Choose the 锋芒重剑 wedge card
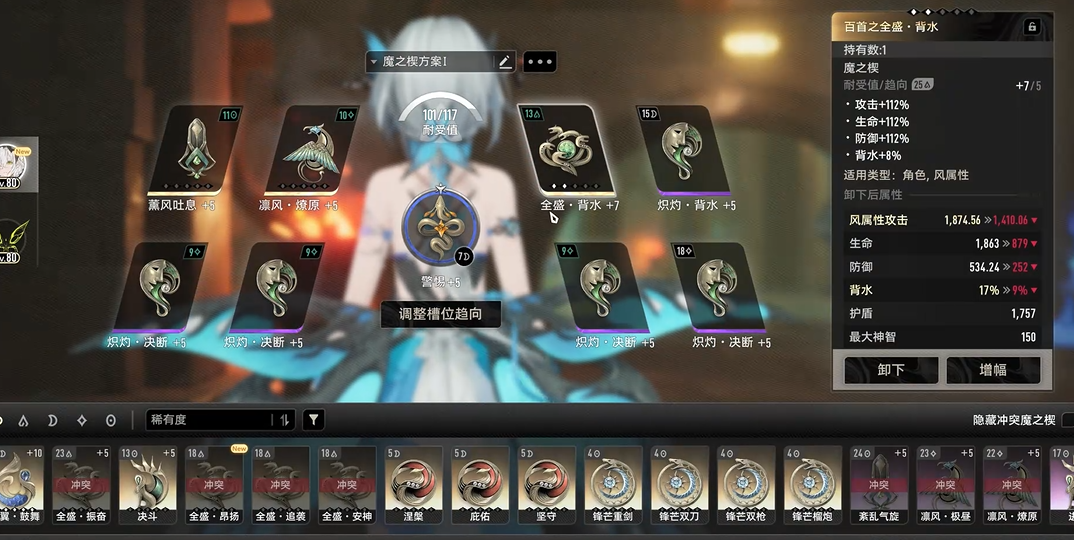 [613, 483]
